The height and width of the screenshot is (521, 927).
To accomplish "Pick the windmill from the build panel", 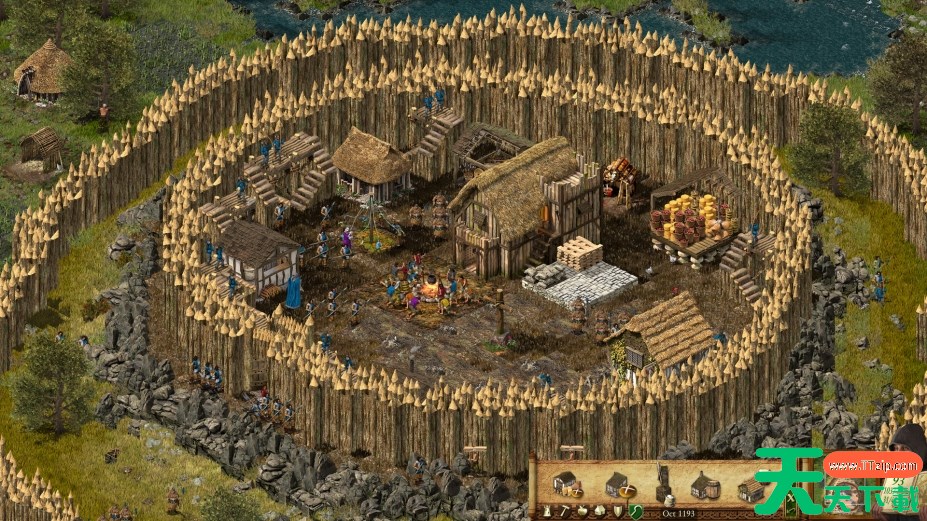I will pyautogui.click(x=663, y=483).
